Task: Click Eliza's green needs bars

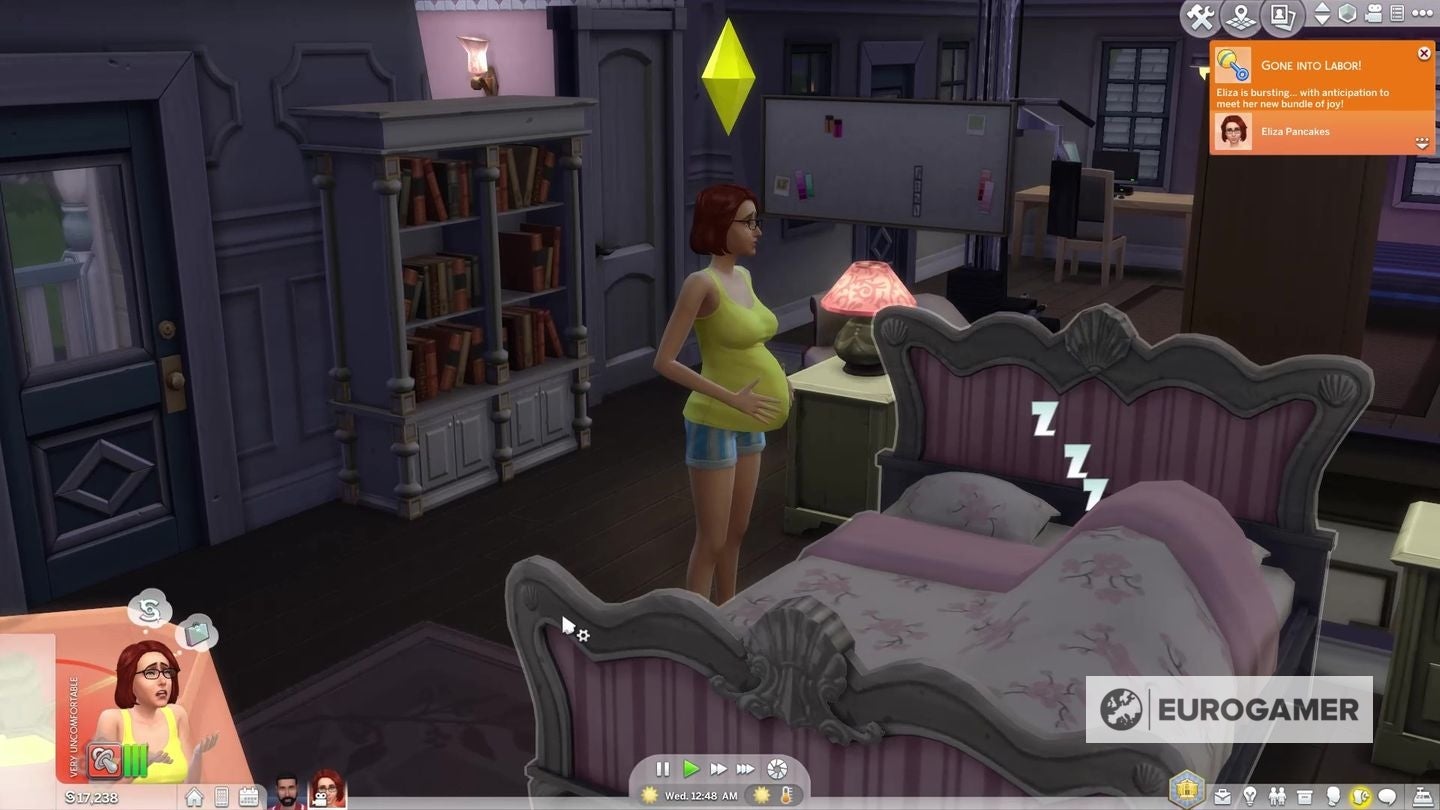Action: pyautogui.click(x=136, y=760)
